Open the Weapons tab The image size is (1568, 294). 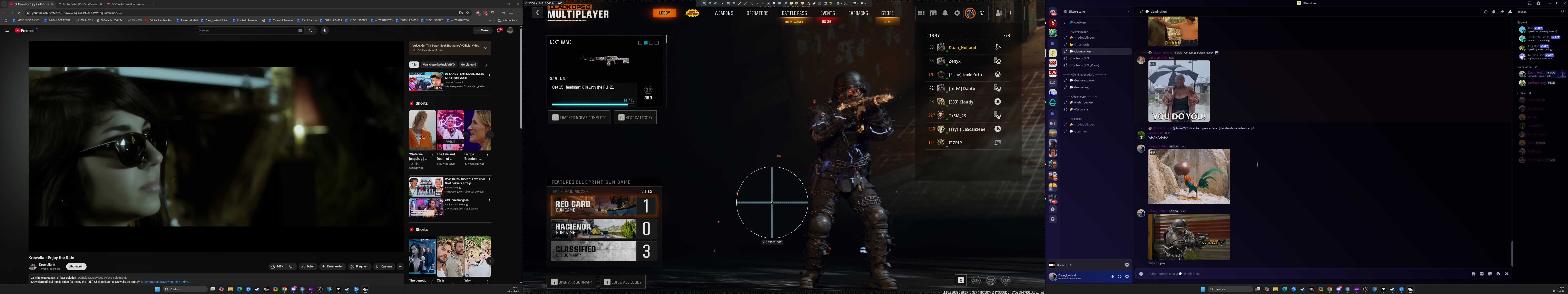pos(724,13)
